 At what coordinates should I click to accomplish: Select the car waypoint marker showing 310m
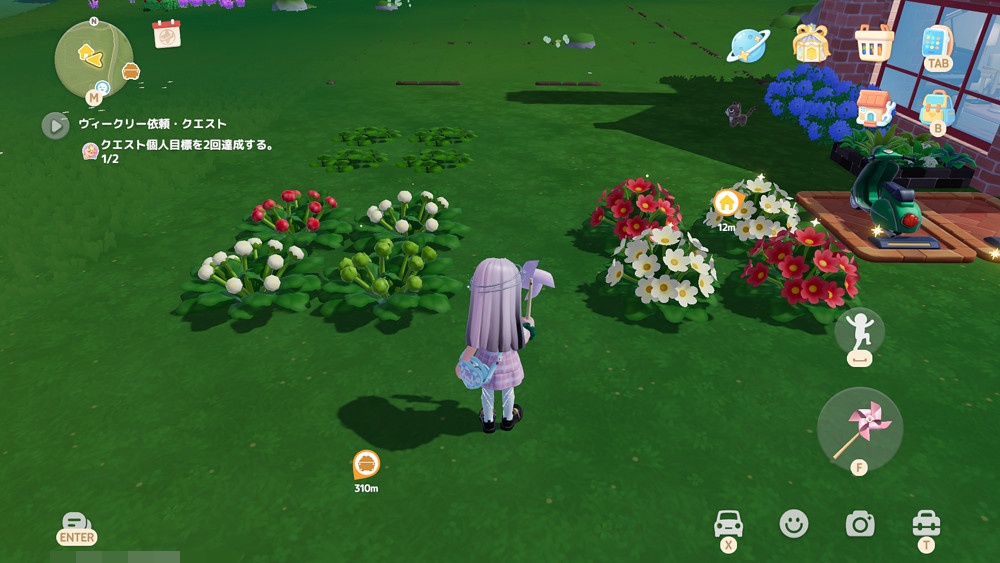[x=366, y=464]
